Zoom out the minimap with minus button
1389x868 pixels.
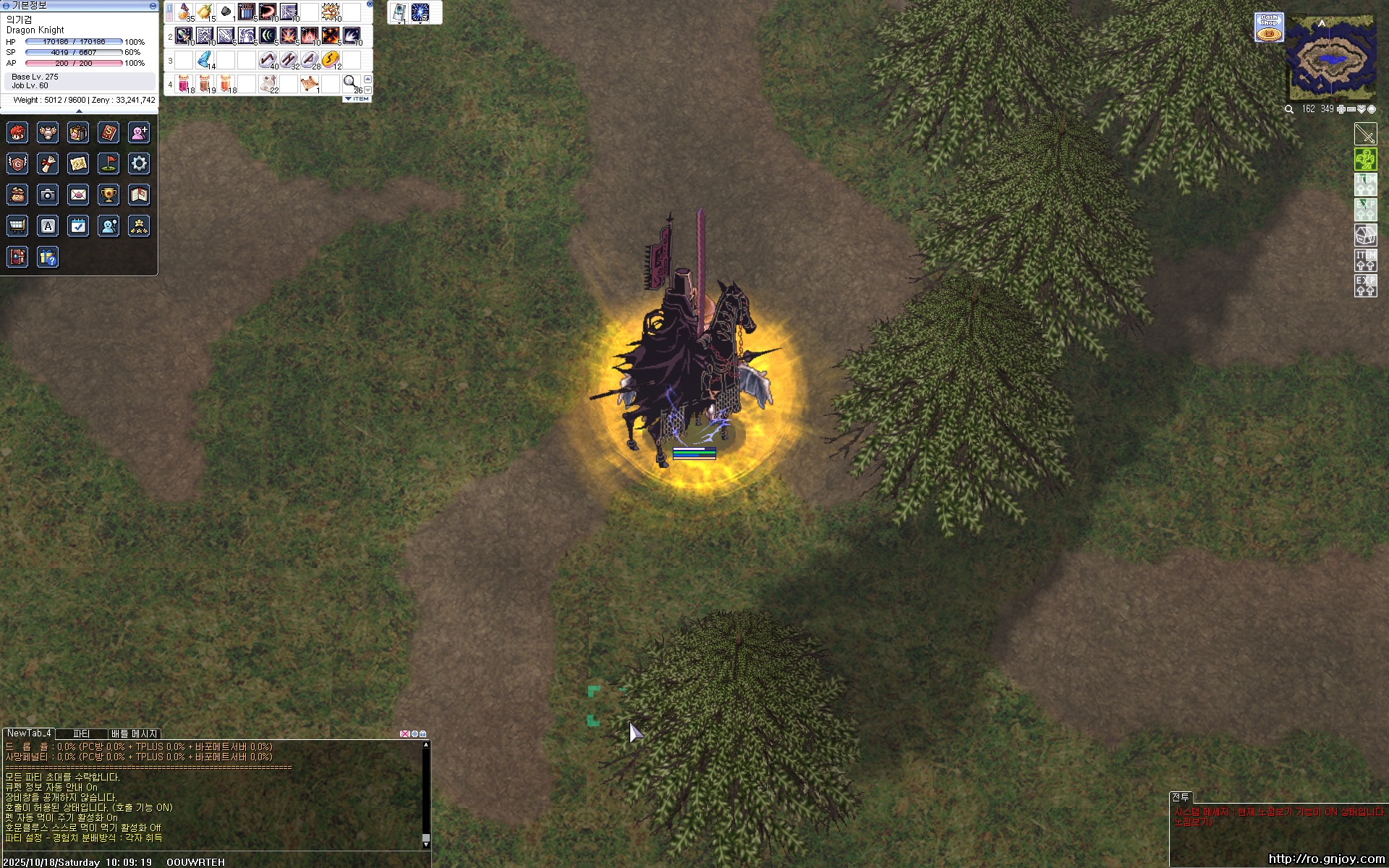point(1351,109)
